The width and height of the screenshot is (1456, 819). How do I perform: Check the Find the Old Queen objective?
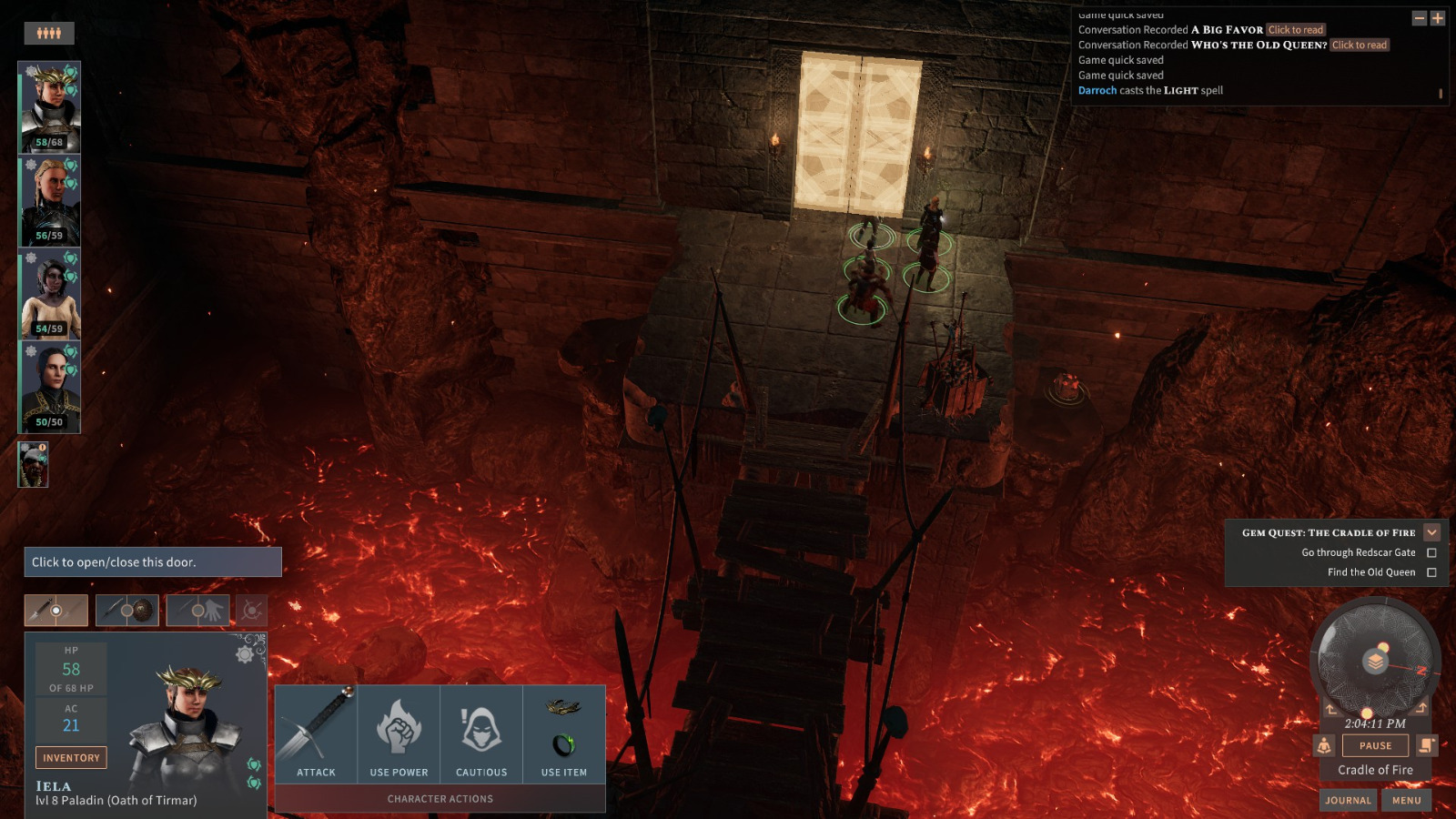click(x=1432, y=571)
